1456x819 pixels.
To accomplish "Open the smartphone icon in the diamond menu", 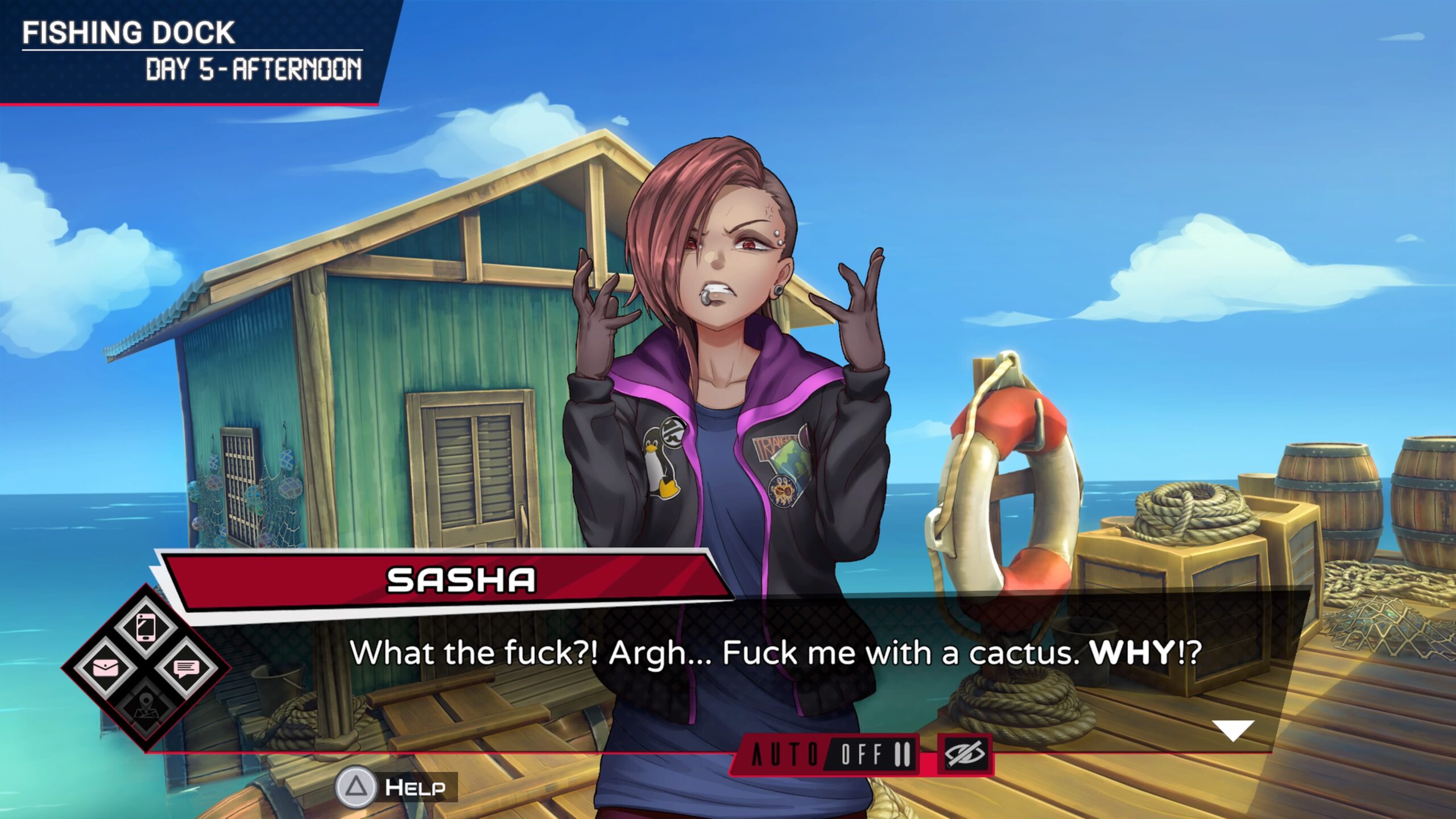I will point(146,627).
